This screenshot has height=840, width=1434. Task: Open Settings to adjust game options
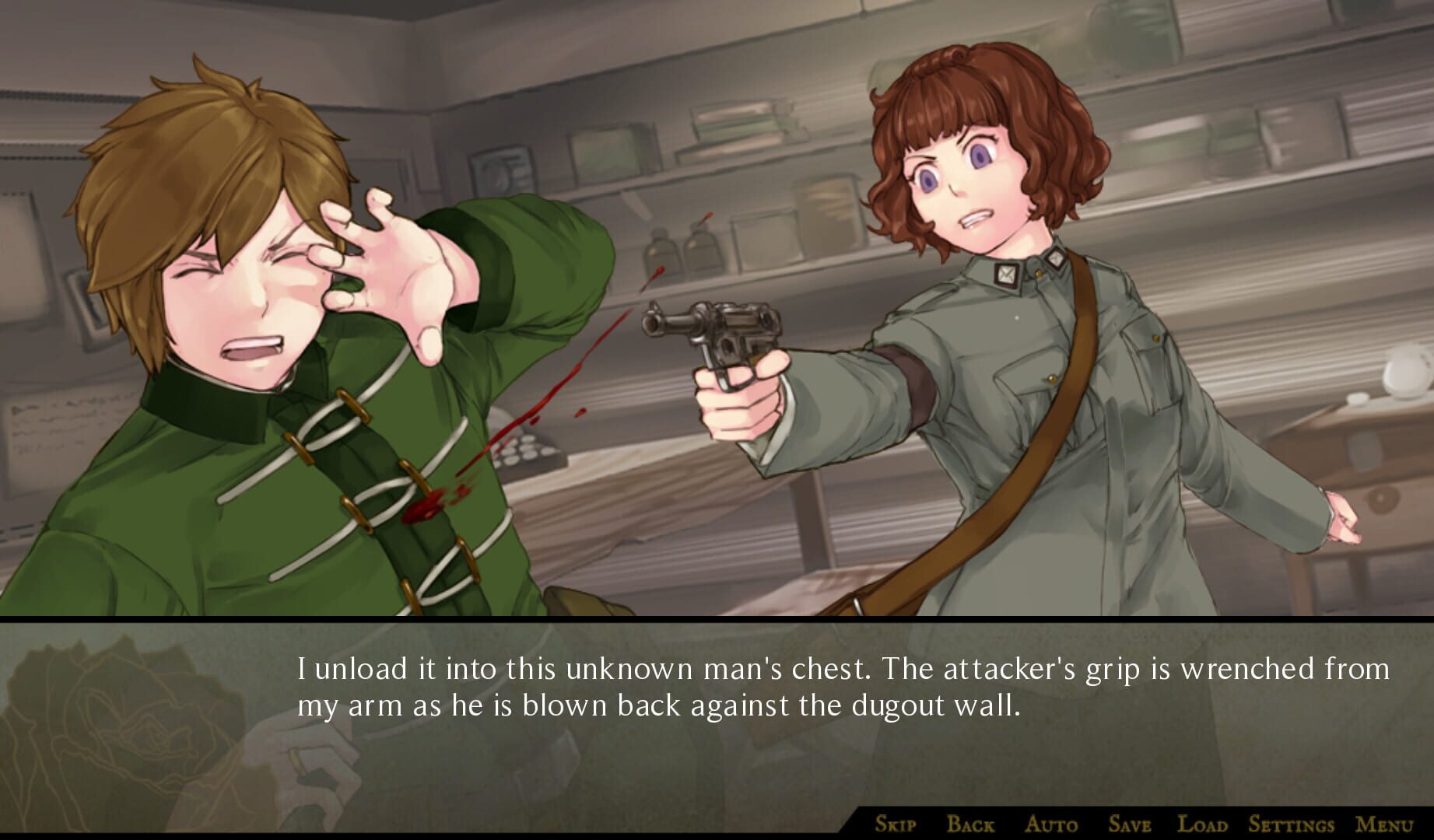(x=1290, y=827)
